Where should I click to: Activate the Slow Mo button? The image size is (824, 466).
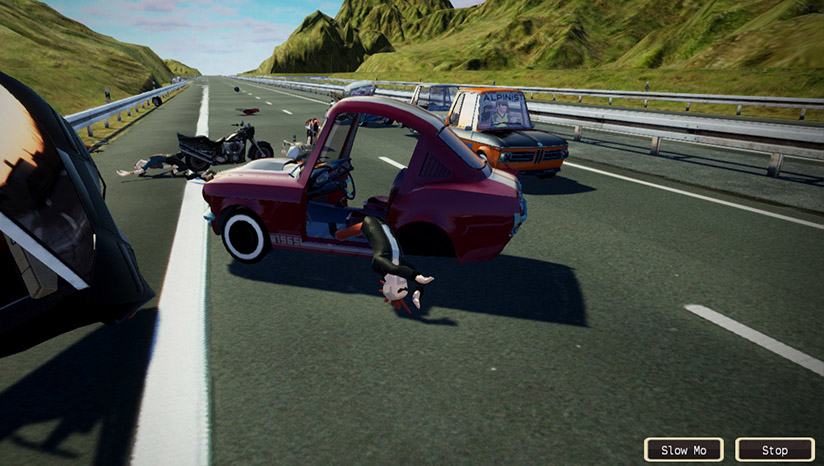coord(683,450)
